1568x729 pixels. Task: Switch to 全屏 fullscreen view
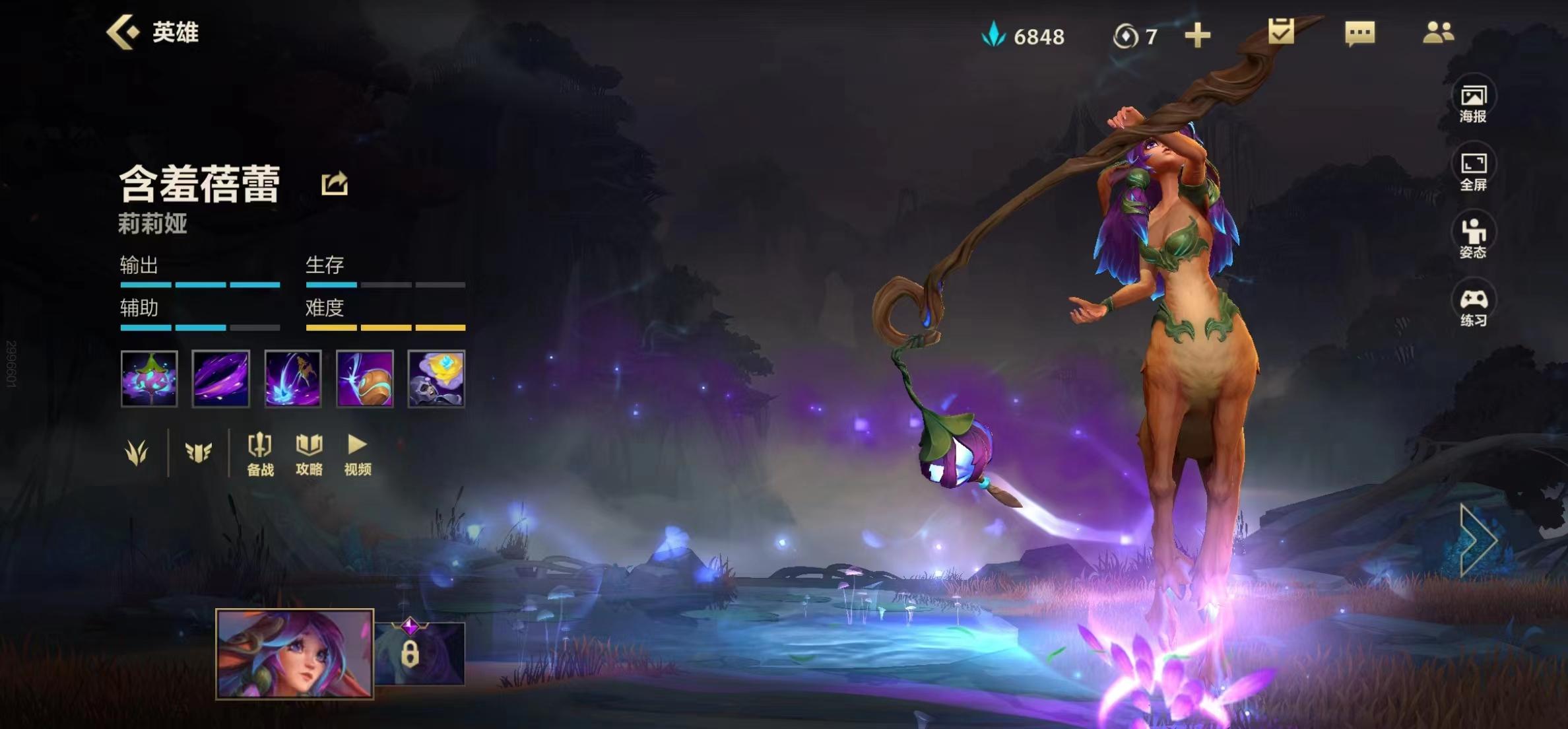tap(1473, 171)
